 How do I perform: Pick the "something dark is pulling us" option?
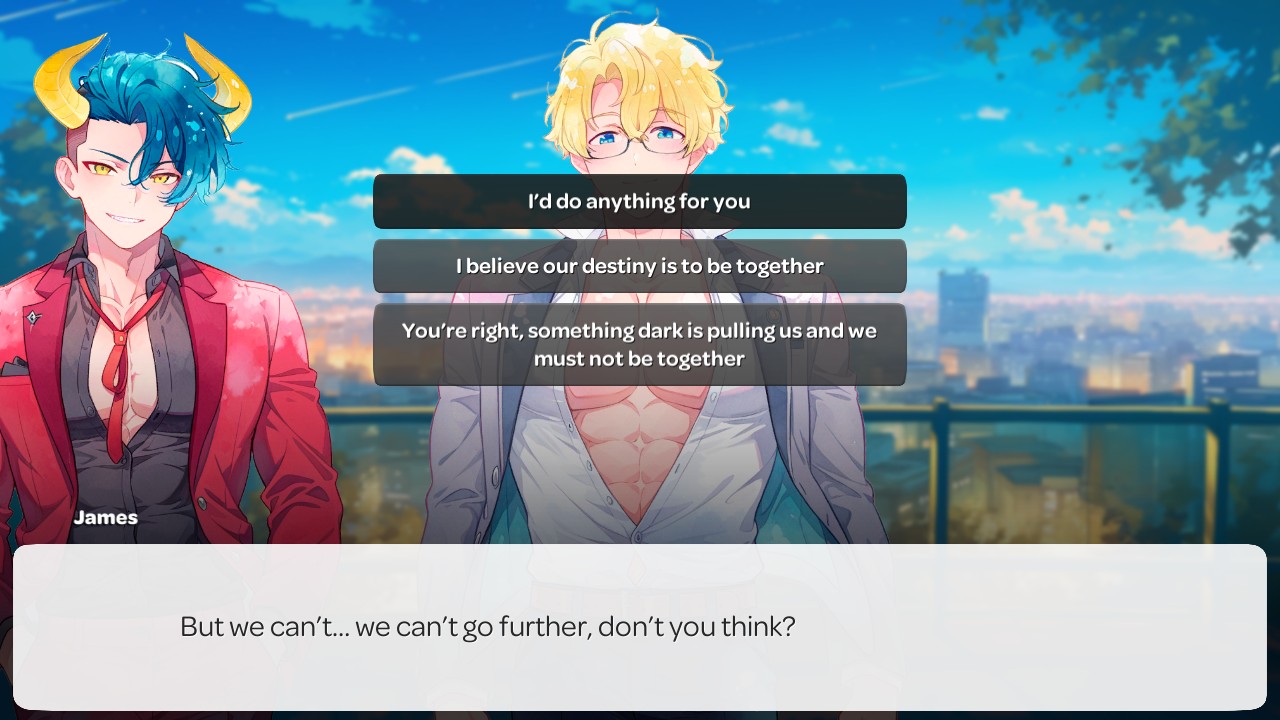[639, 345]
